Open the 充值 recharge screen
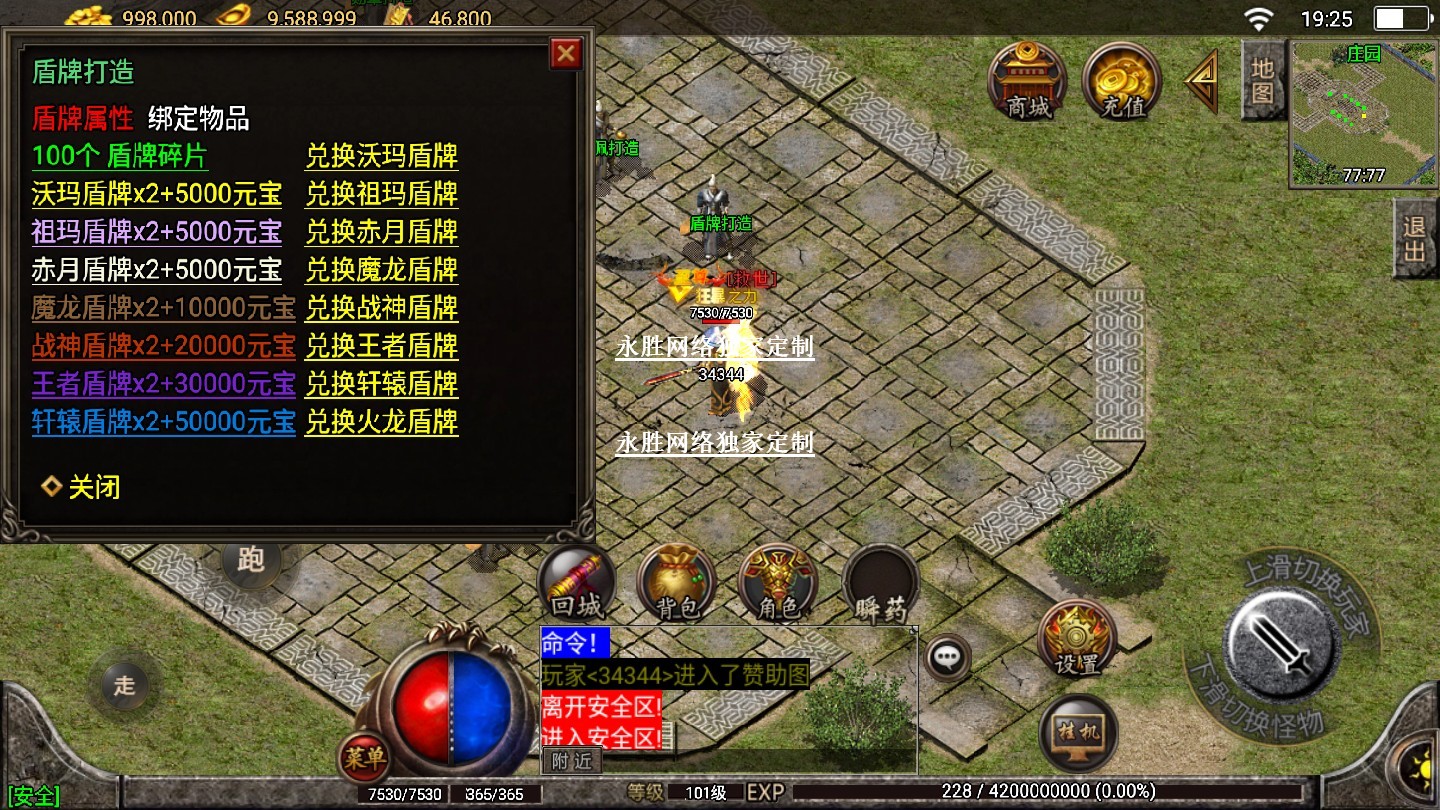 [1121, 80]
